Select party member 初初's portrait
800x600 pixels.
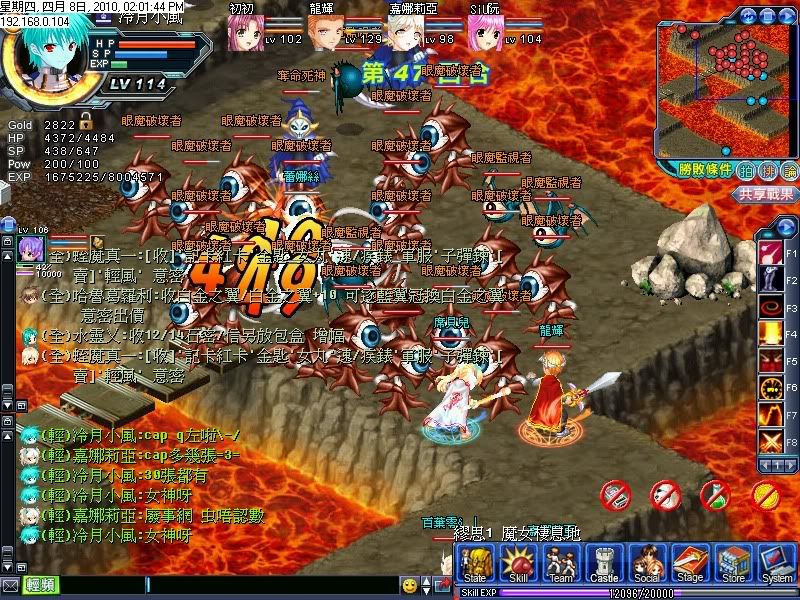tap(249, 28)
